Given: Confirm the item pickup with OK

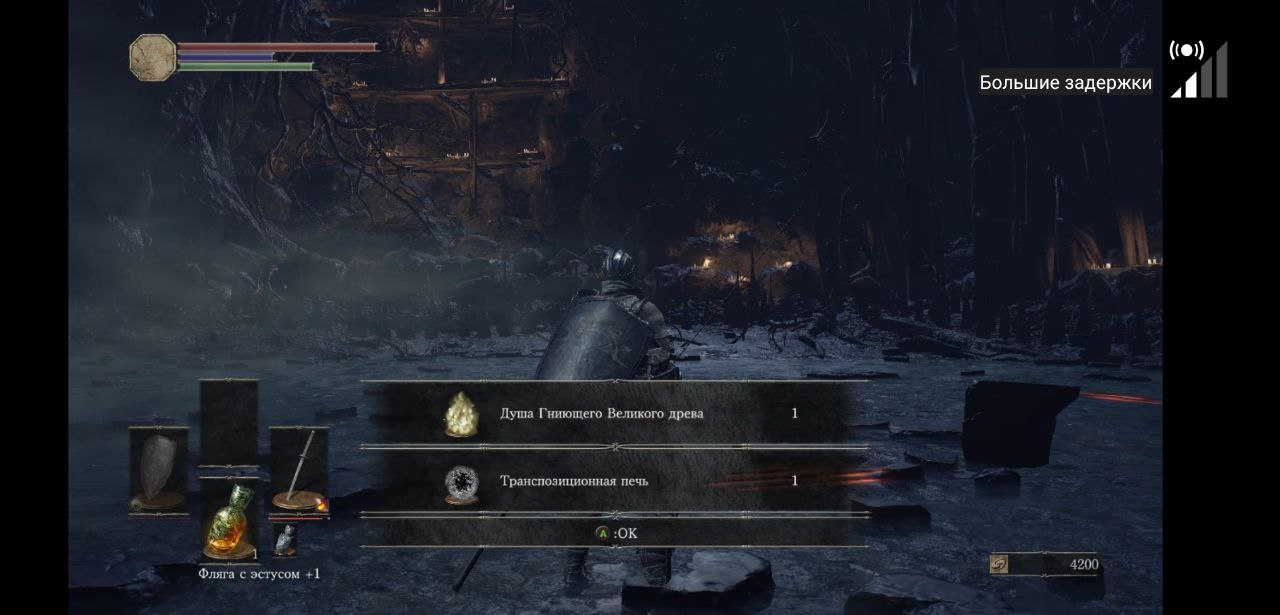Looking at the screenshot, I should (x=616, y=533).
